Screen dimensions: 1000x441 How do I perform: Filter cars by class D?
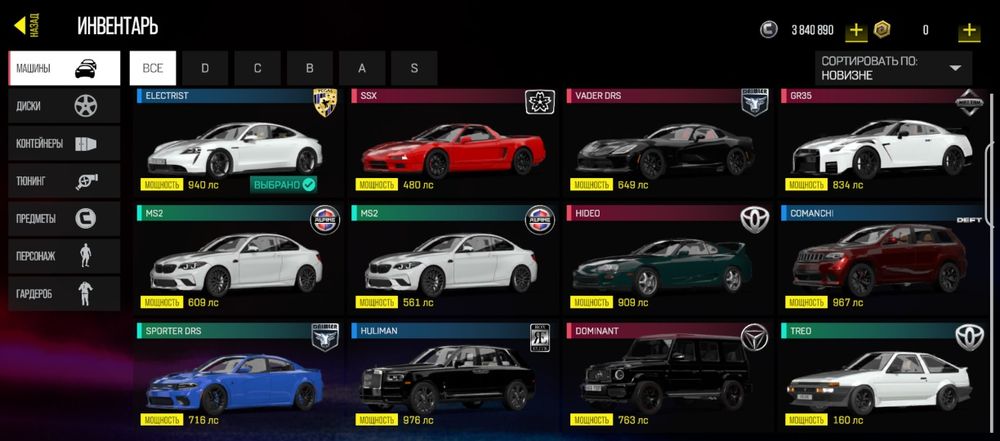coord(205,68)
